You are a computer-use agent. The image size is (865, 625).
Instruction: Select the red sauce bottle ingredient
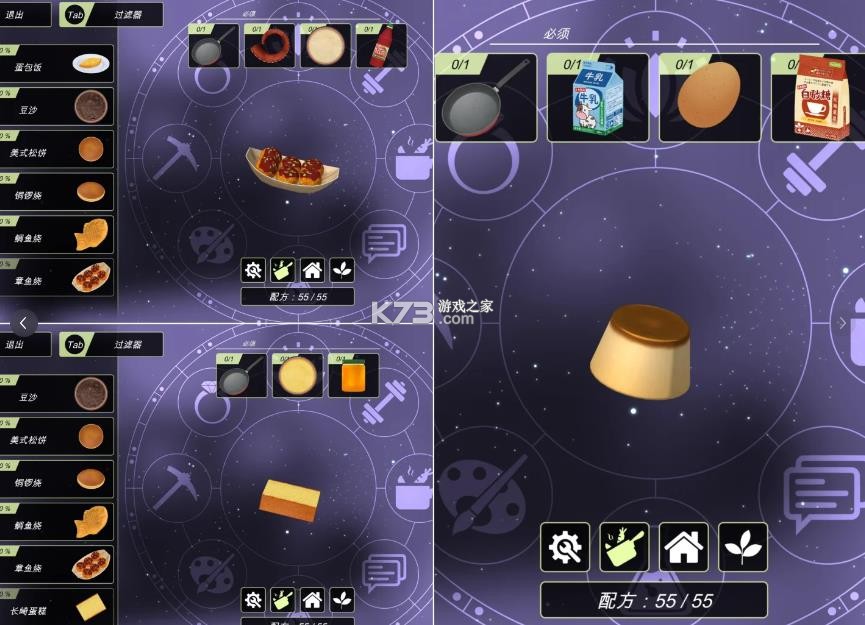pyautogui.click(x=381, y=46)
